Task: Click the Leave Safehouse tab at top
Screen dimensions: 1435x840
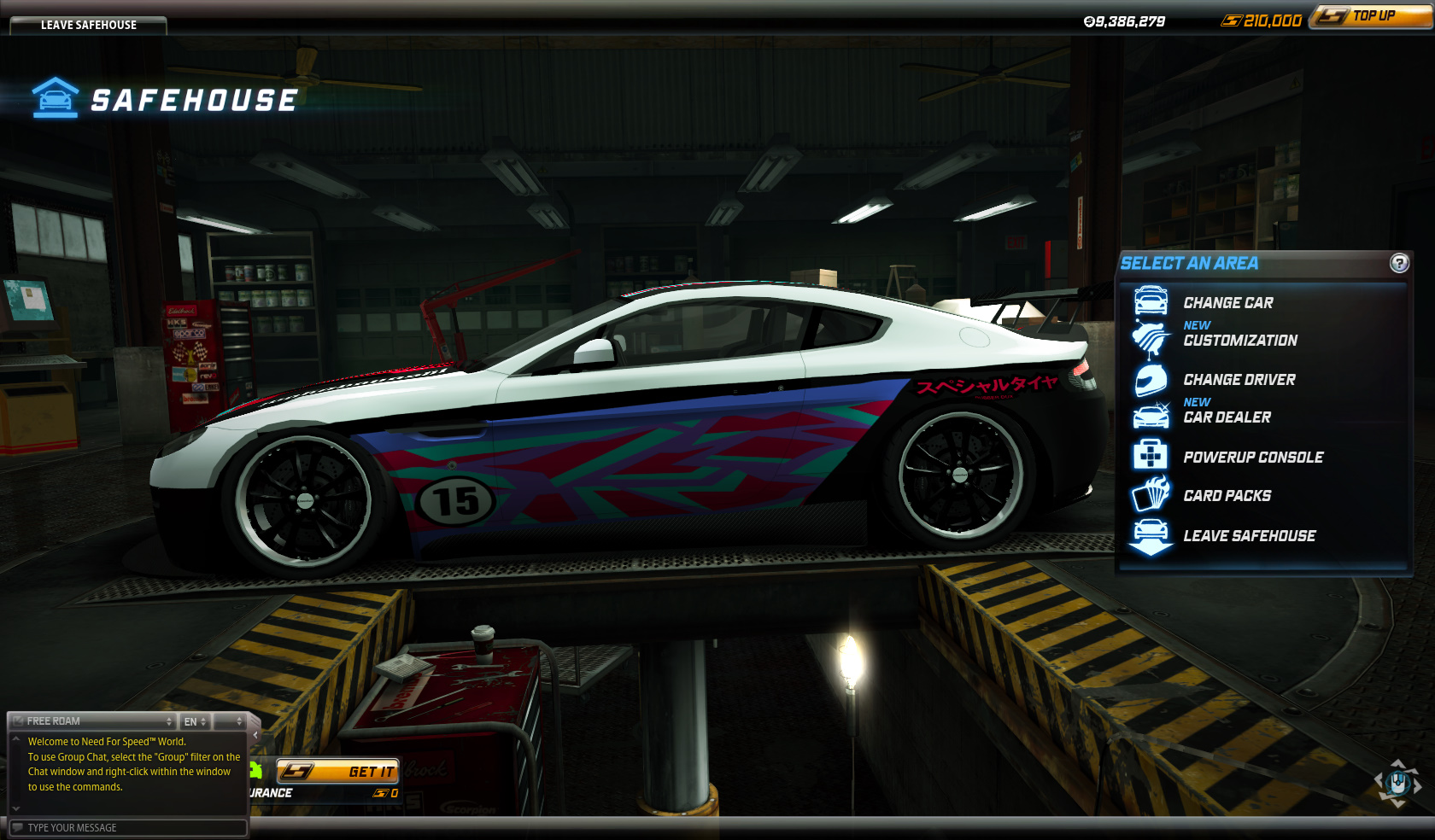Action: pos(88,25)
